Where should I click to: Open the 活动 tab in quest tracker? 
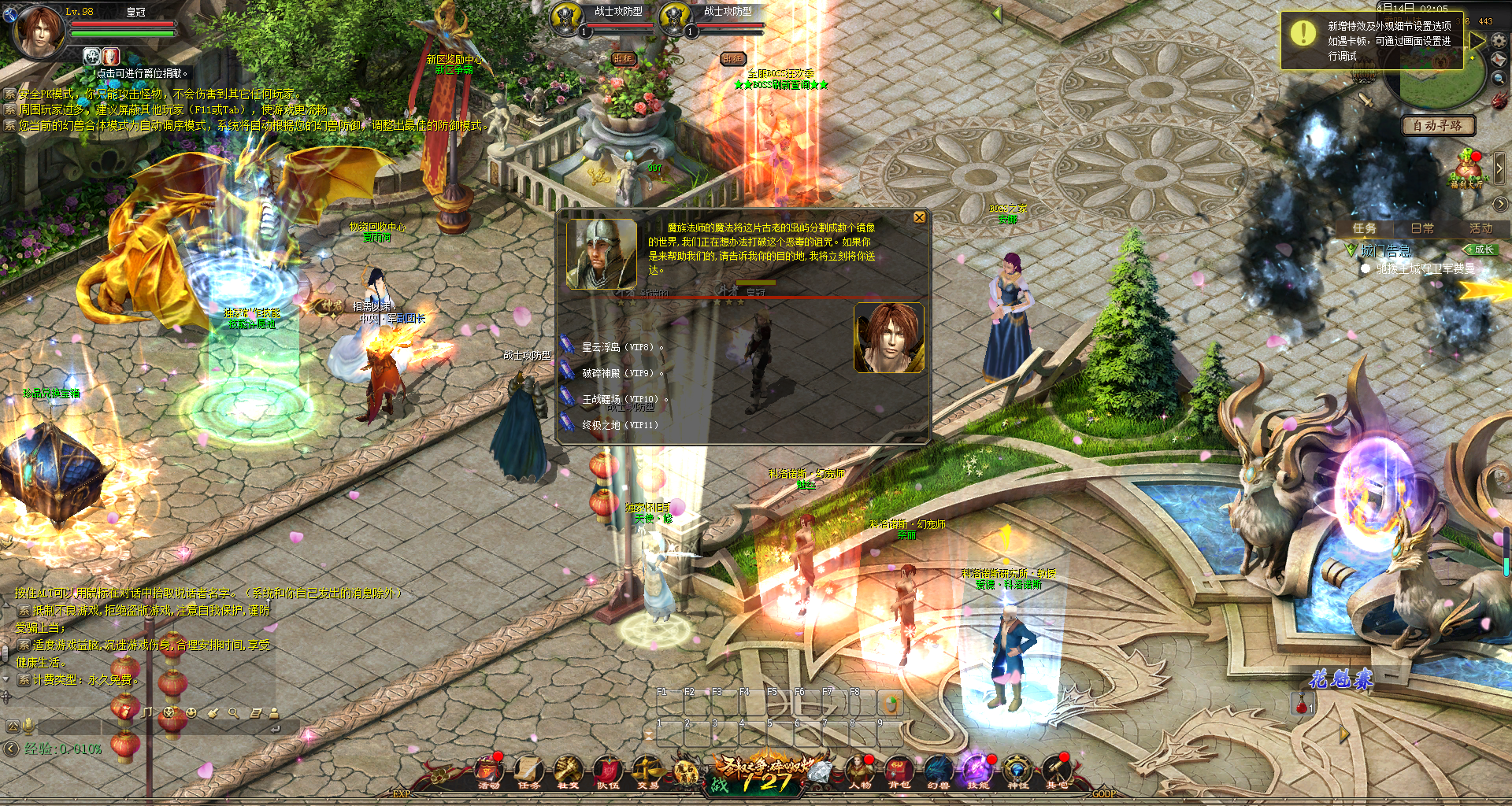(x=1480, y=228)
